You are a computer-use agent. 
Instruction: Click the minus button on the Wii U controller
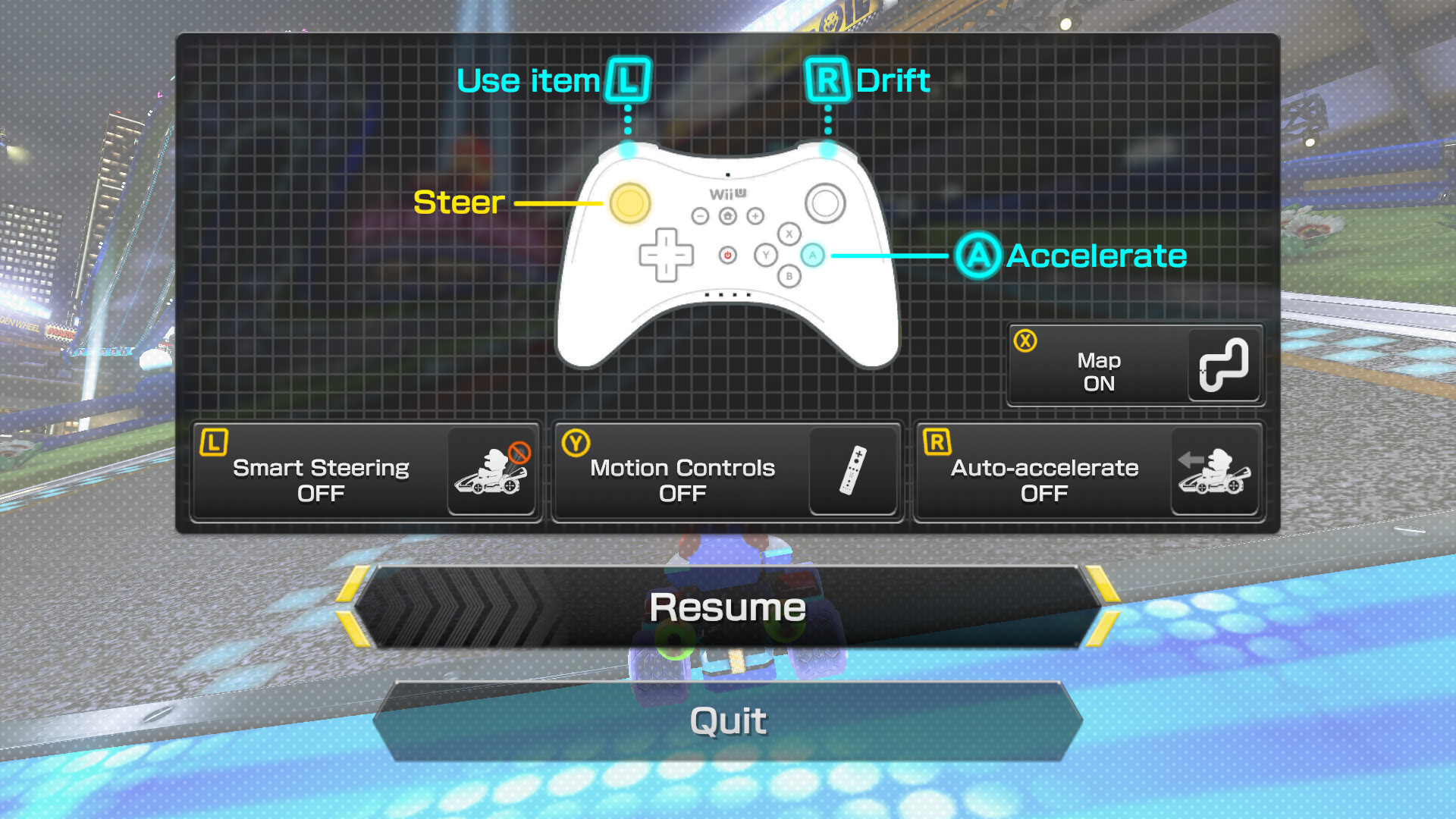[701, 216]
